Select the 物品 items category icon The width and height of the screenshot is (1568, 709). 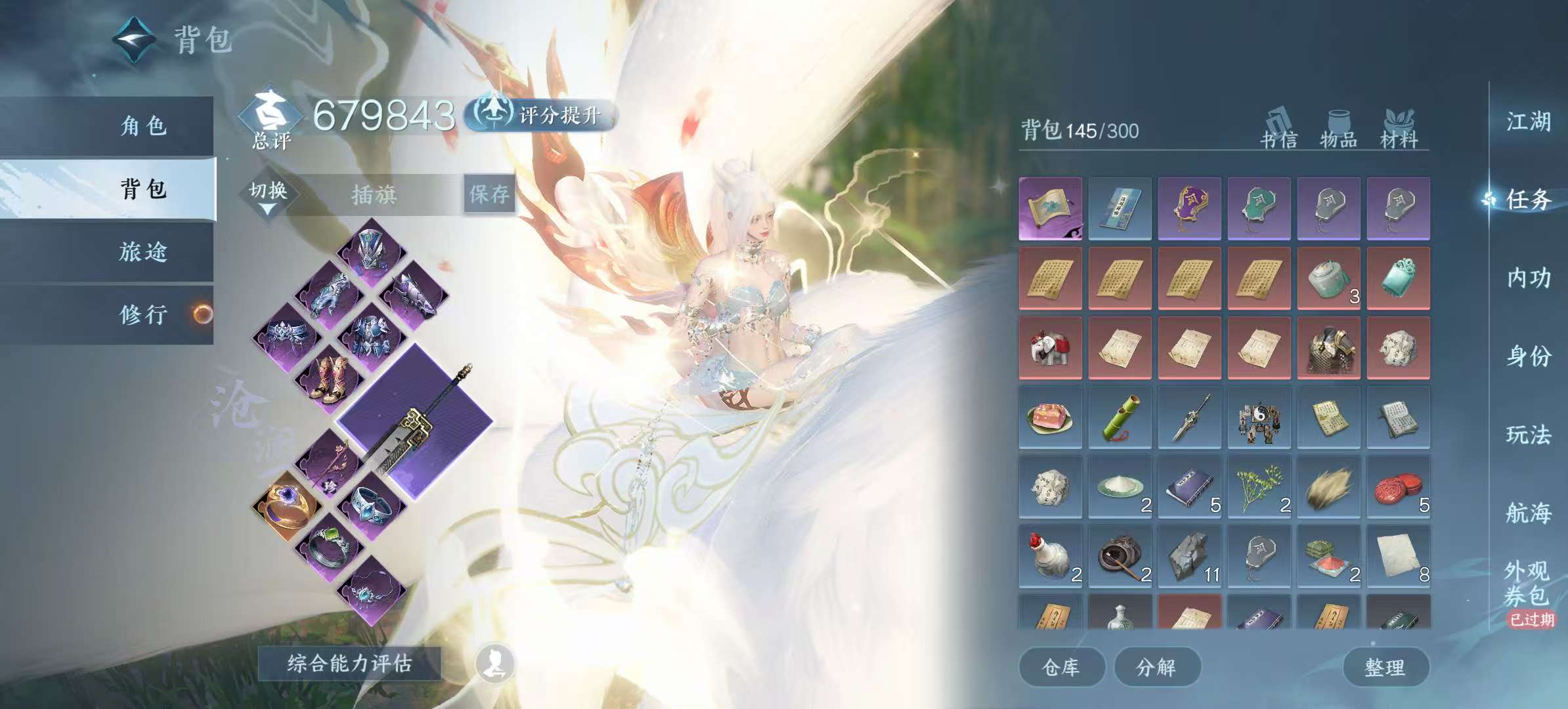(1338, 128)
